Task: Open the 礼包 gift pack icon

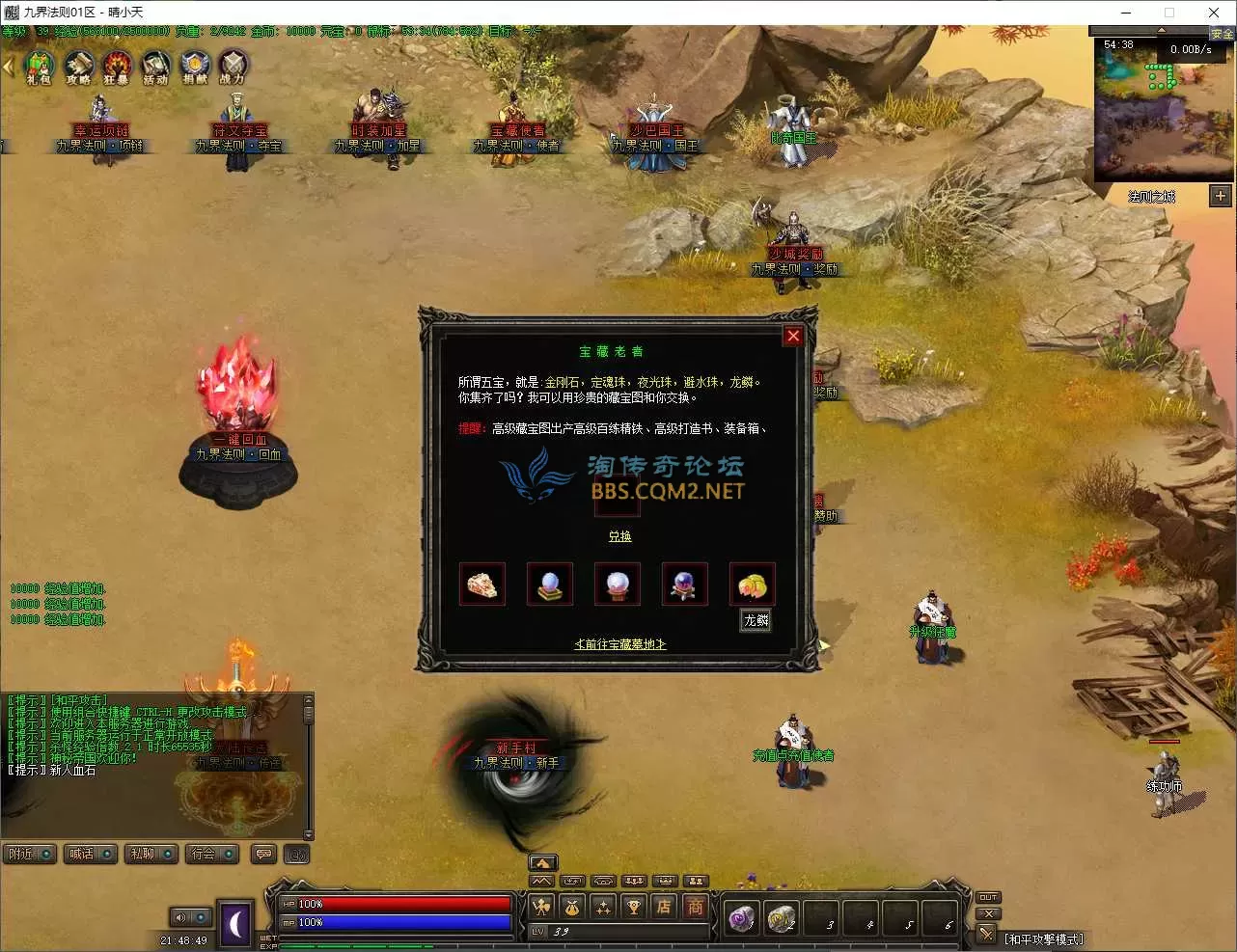Action: (x=39, y=67)
